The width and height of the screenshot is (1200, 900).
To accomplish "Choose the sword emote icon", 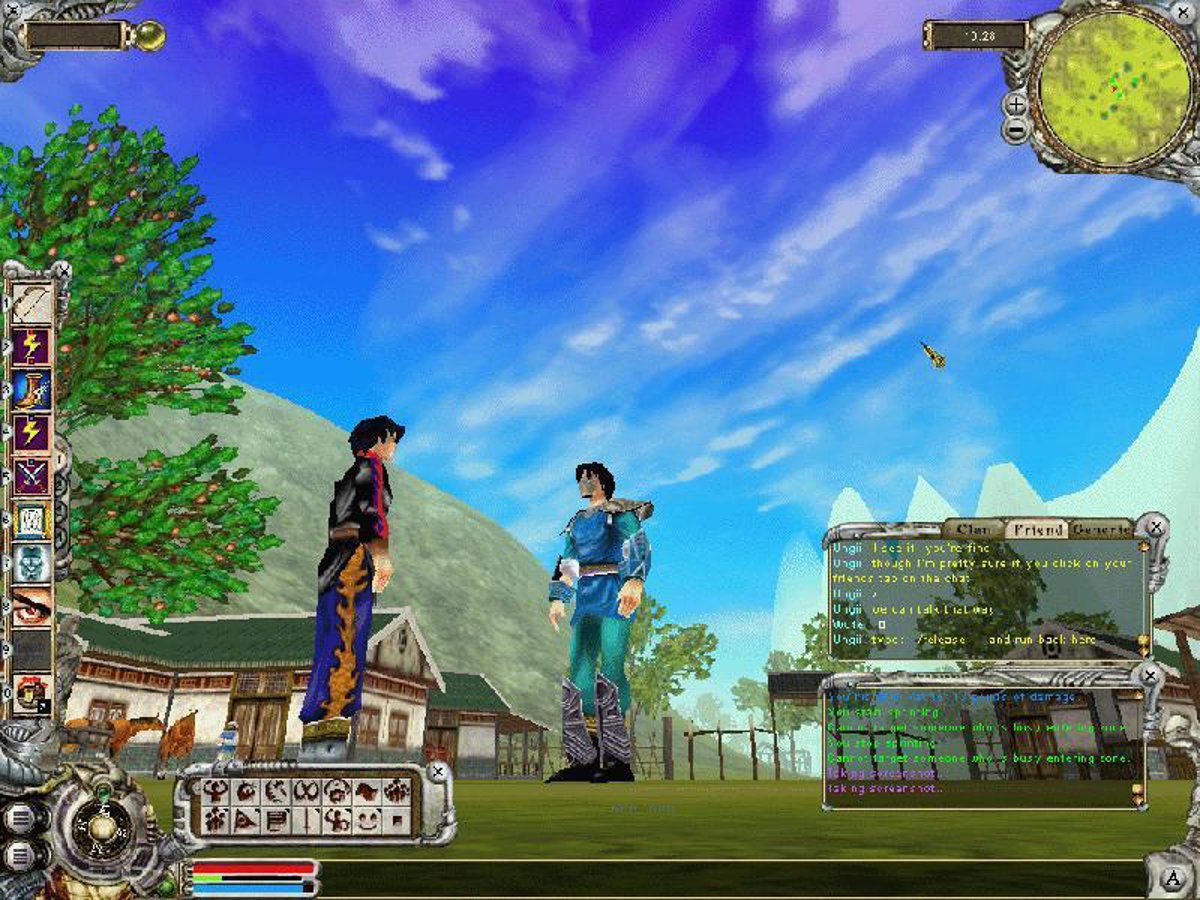I will pos(305,820).
